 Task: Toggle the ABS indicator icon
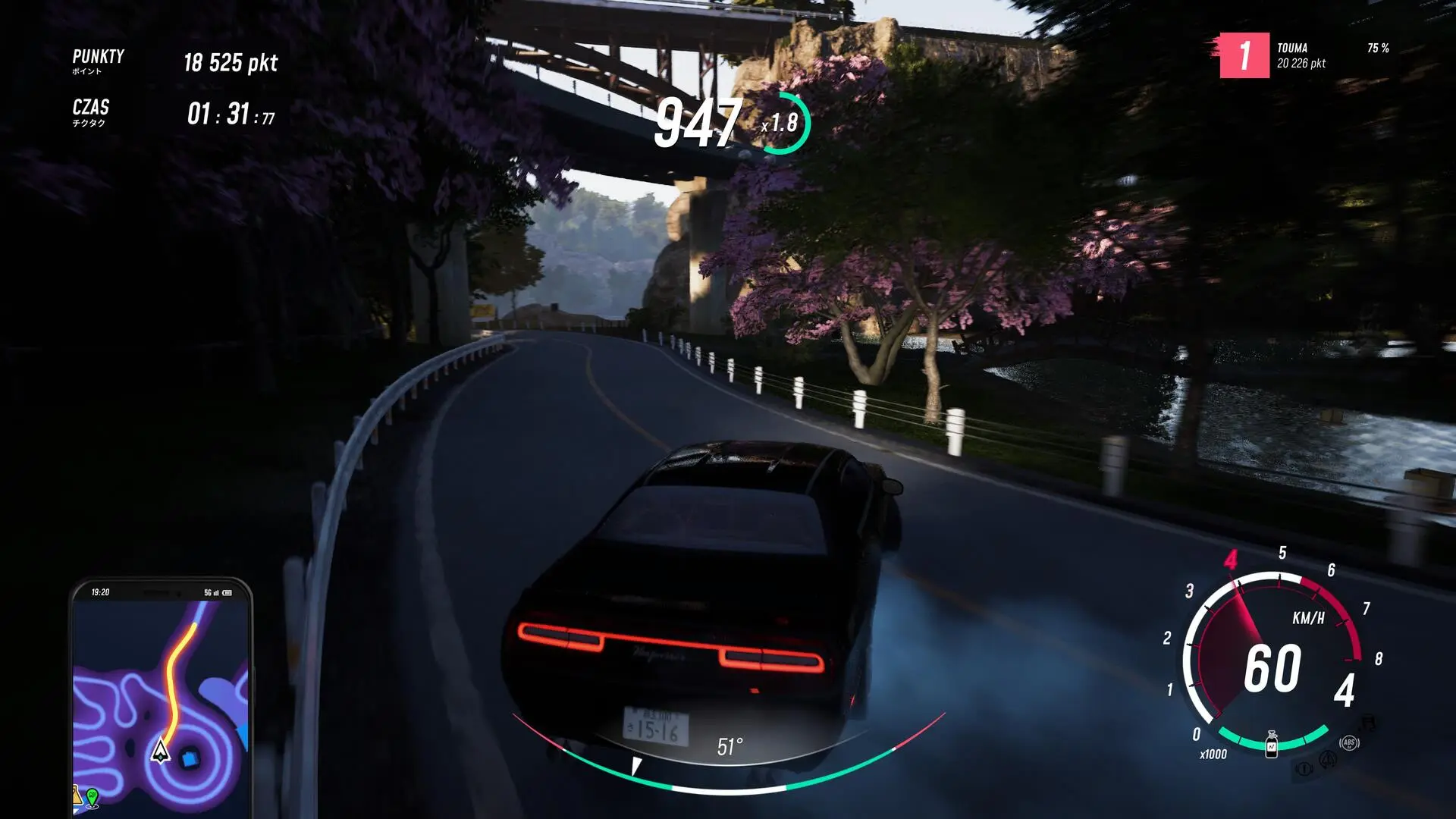[1348, 743]
